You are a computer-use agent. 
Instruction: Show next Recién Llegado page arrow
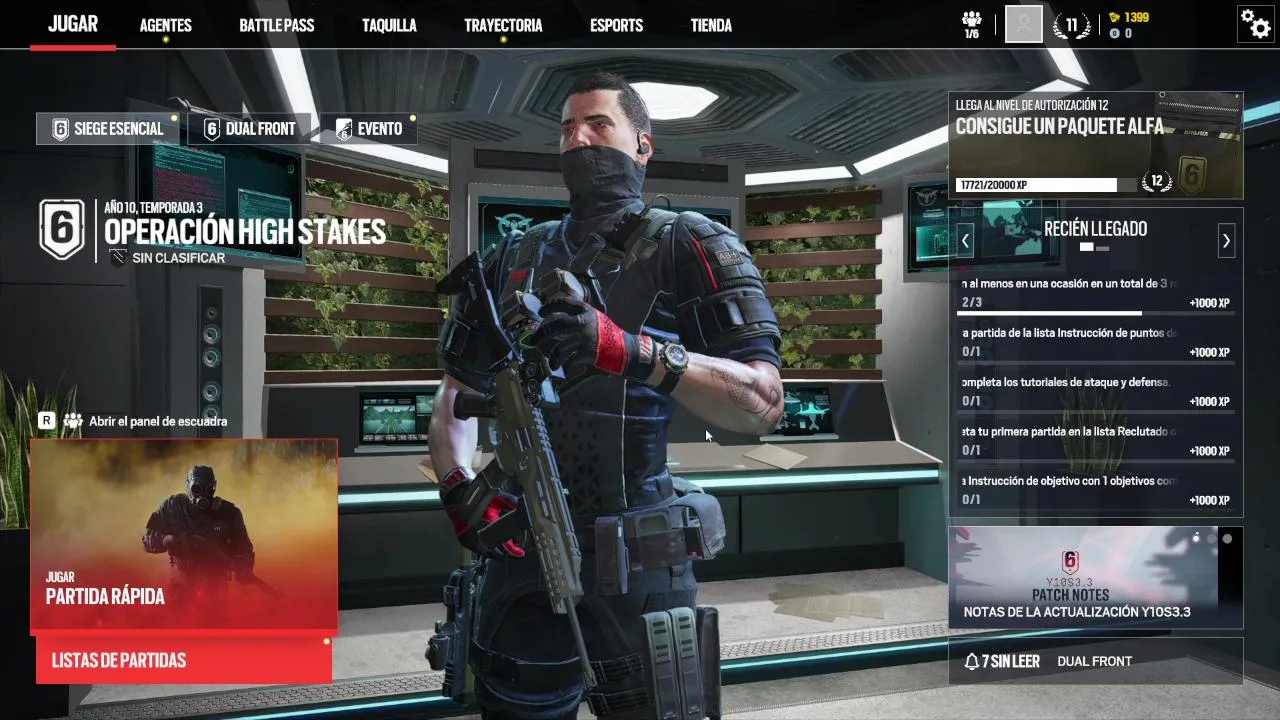coord(1226,240)
